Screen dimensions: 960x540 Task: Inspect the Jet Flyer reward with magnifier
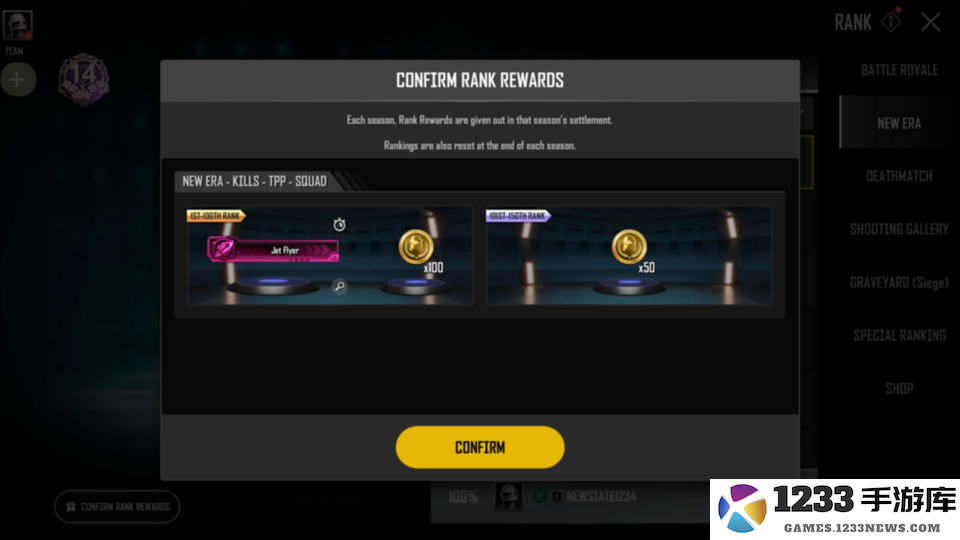[x=340, y=287]
